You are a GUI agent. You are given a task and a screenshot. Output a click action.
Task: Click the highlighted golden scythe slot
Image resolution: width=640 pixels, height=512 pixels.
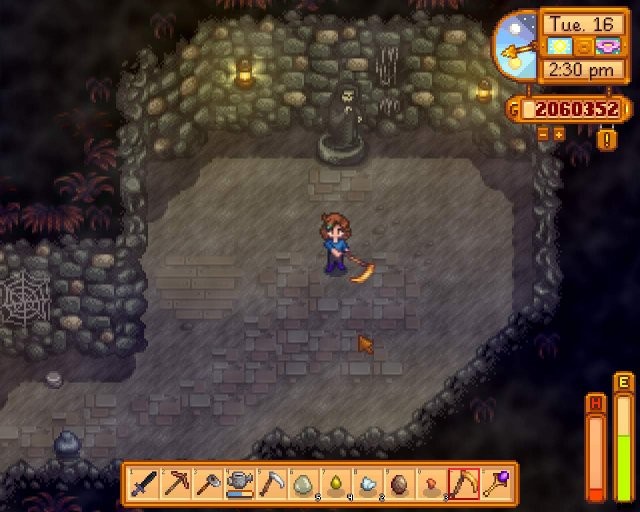pos(463,484)
